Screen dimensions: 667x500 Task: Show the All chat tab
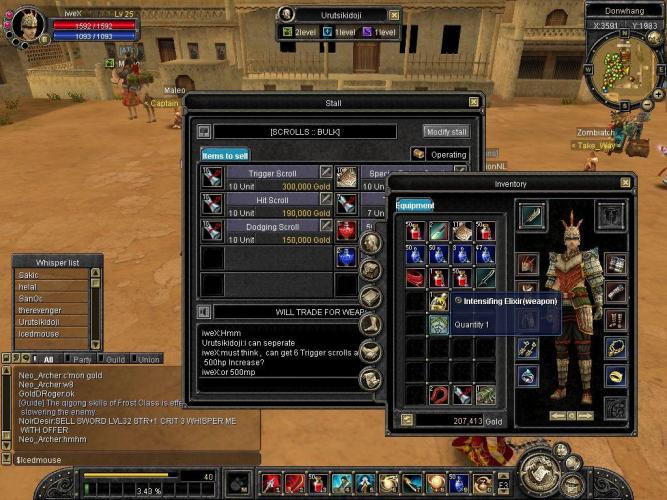47,359
